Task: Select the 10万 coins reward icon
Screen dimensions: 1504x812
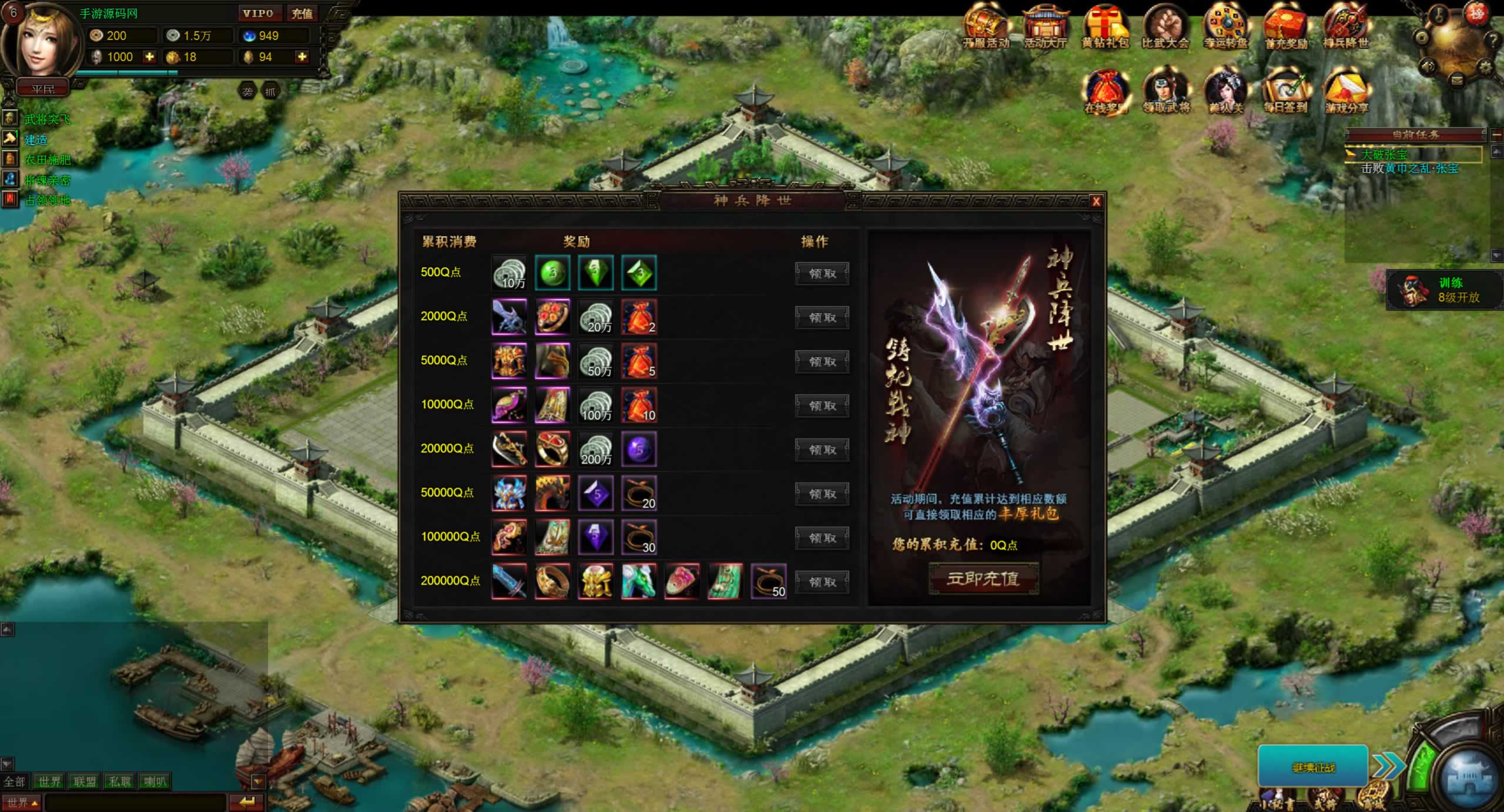Action: (509, 273)
